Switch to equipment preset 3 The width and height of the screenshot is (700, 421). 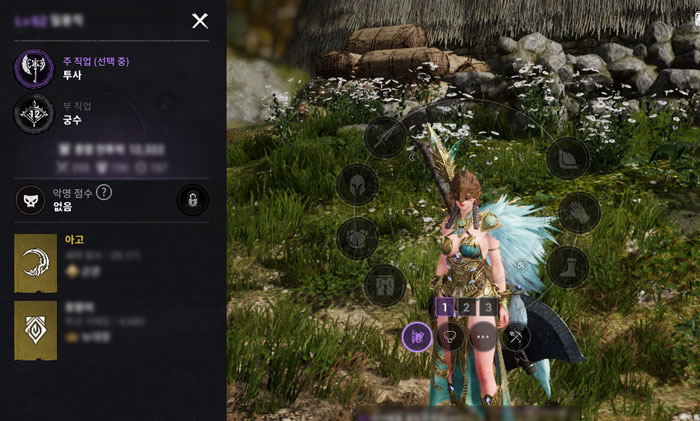point(487,307)
